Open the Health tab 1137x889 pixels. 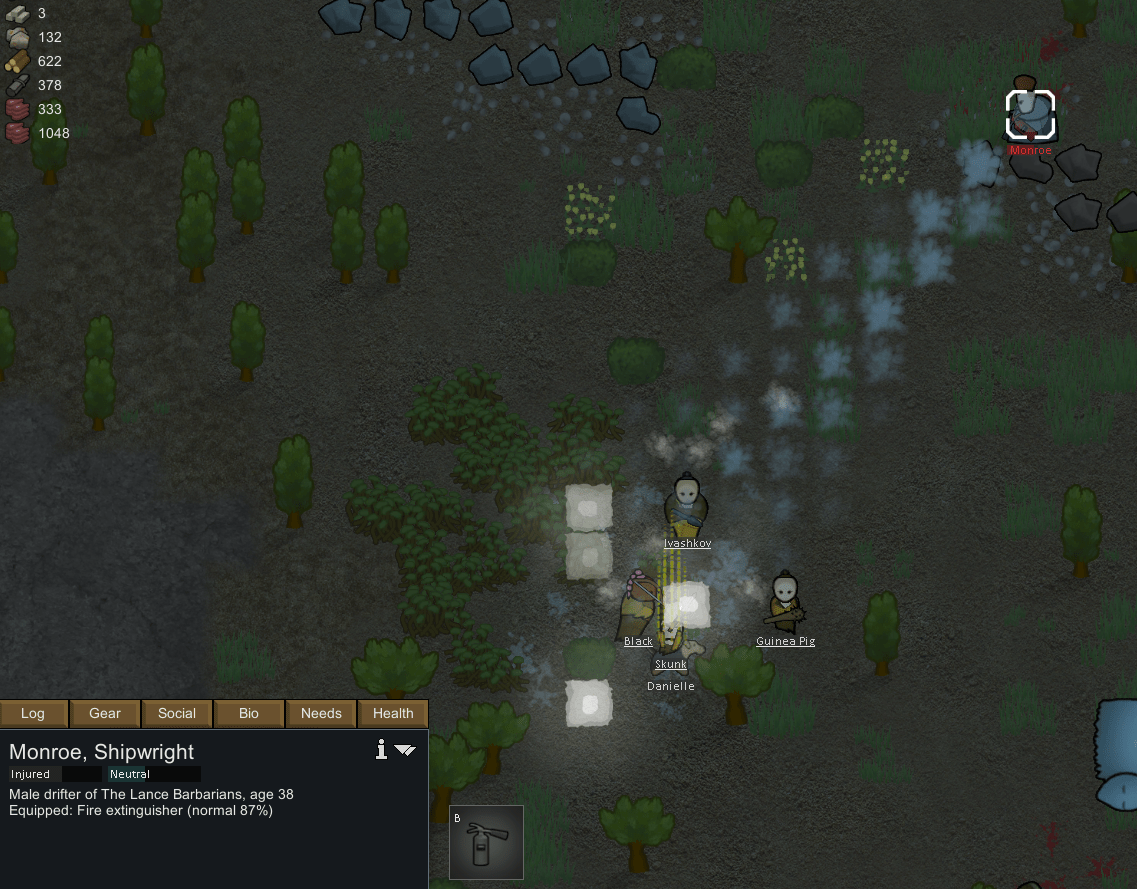click(393, 713)
